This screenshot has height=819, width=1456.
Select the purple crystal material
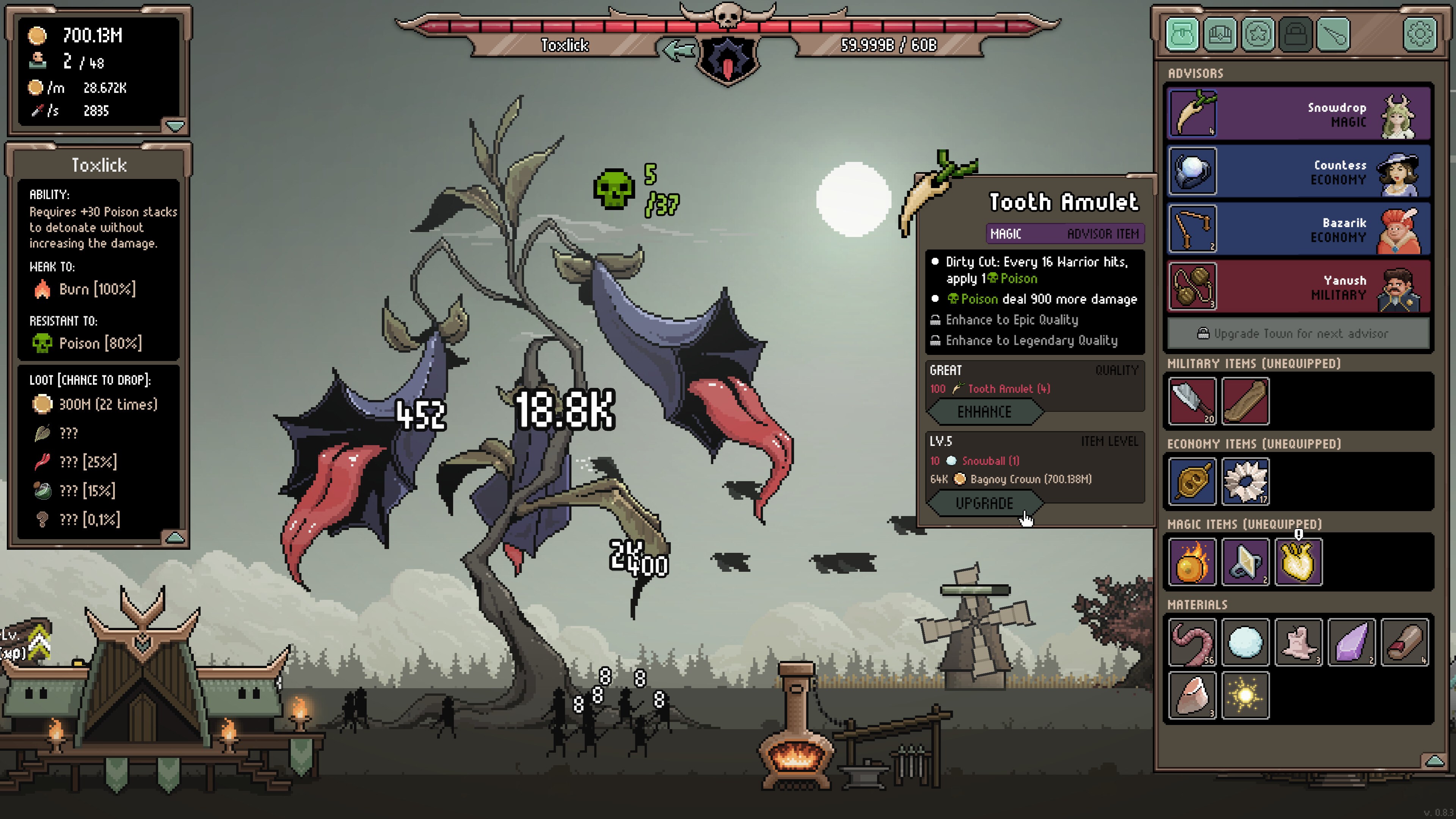[x=1351, y=642]
